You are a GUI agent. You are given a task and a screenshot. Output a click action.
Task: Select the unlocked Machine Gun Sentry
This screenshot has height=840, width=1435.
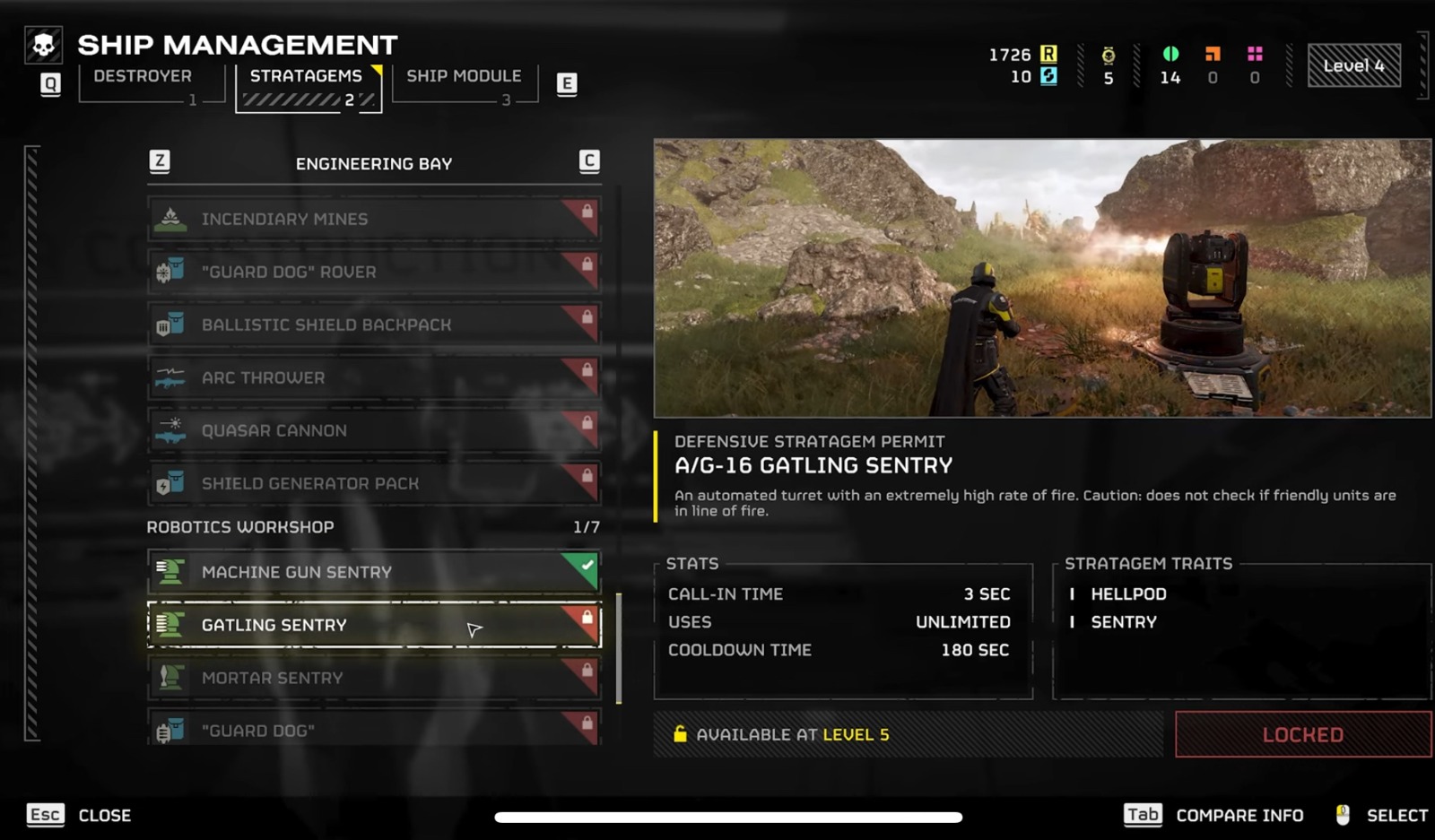pyautogui.click(x=374, y=572)
